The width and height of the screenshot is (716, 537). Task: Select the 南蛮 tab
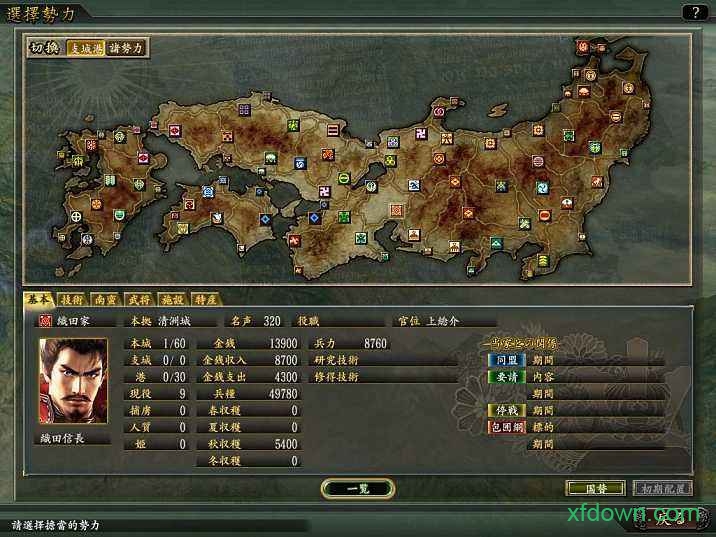[x=106, y=298]
